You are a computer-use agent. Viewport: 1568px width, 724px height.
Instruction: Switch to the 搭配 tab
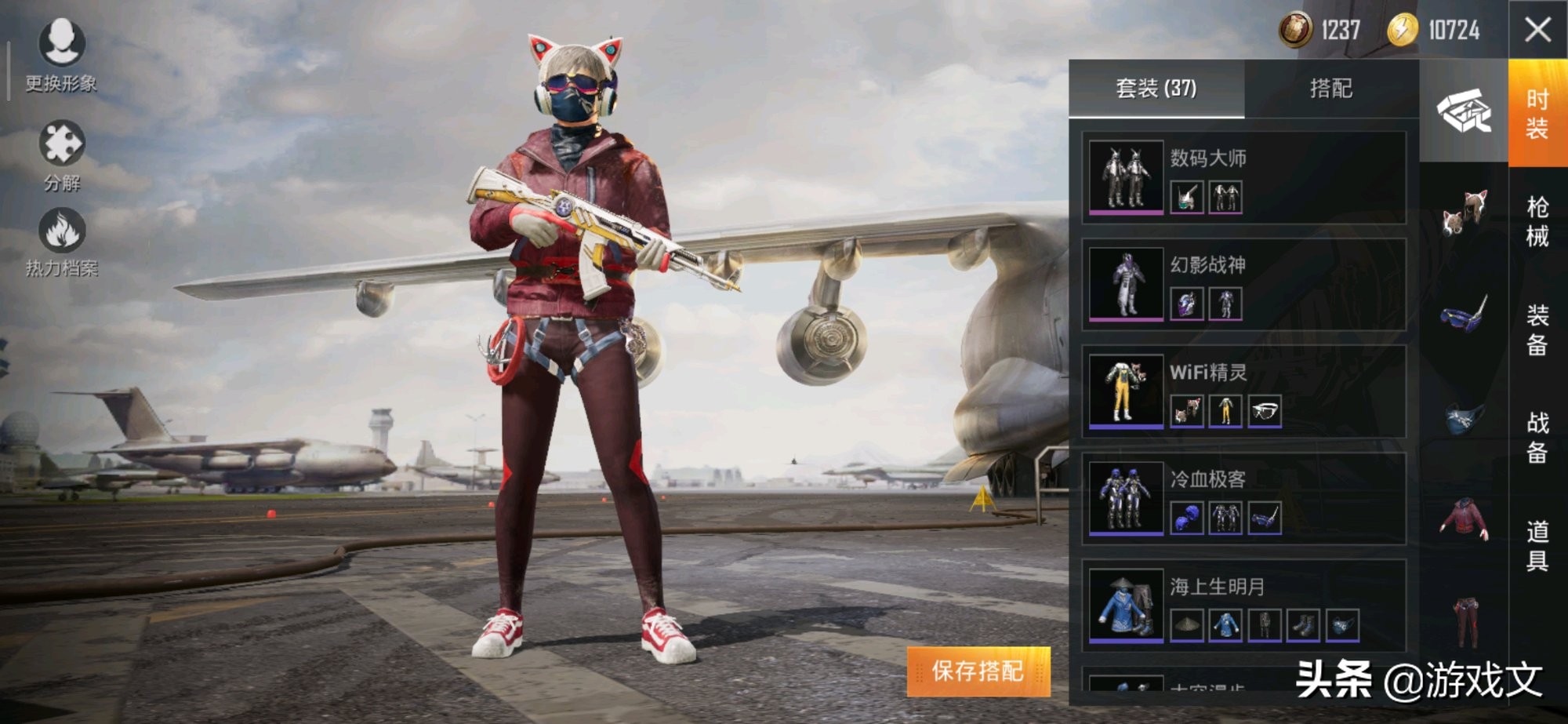pos(1330,89)
